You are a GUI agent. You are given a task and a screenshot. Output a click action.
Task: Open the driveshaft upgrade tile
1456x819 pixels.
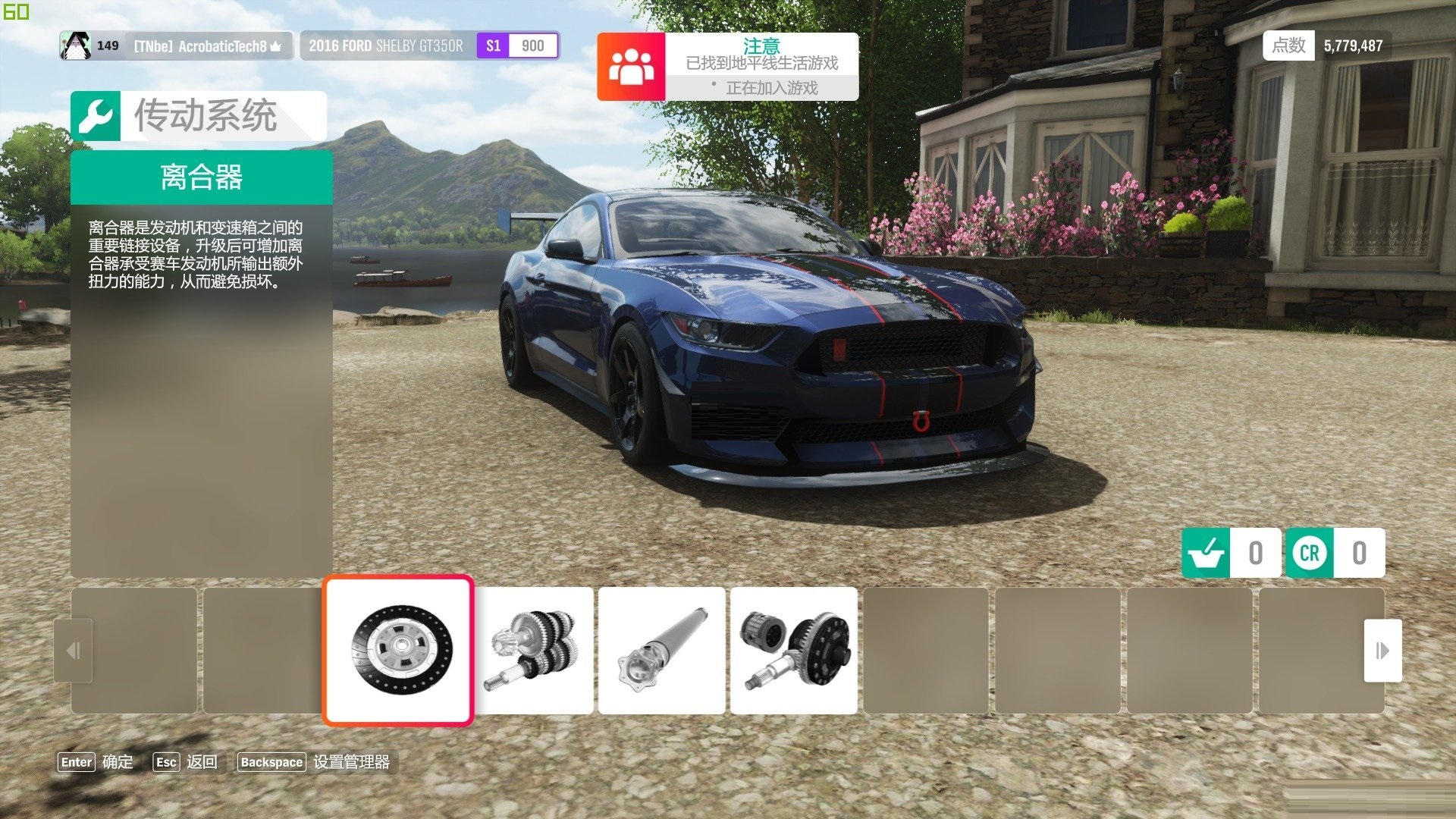[661, 650]
